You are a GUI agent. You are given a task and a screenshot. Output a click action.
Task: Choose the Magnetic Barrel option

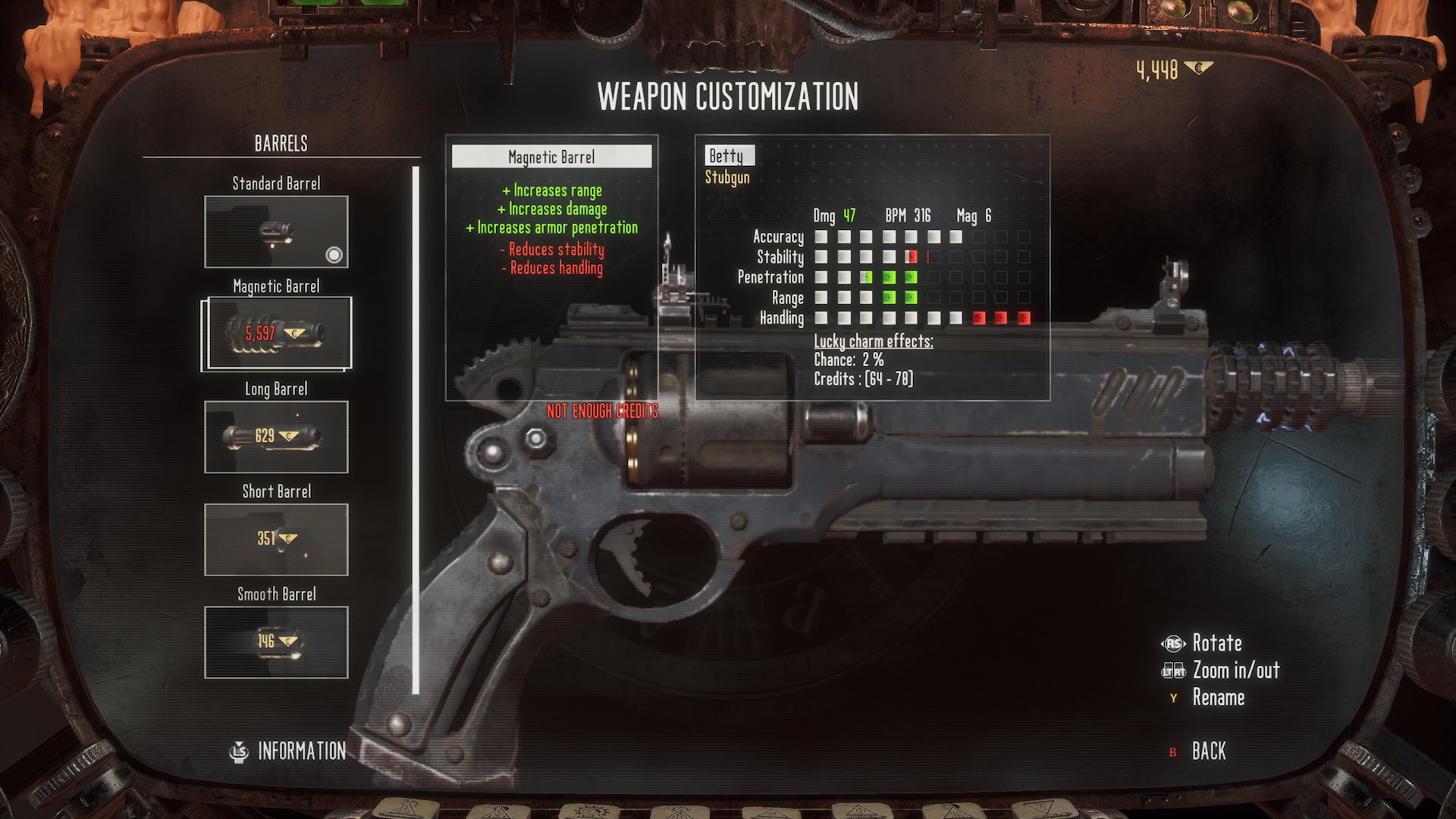tap(276, 334)
